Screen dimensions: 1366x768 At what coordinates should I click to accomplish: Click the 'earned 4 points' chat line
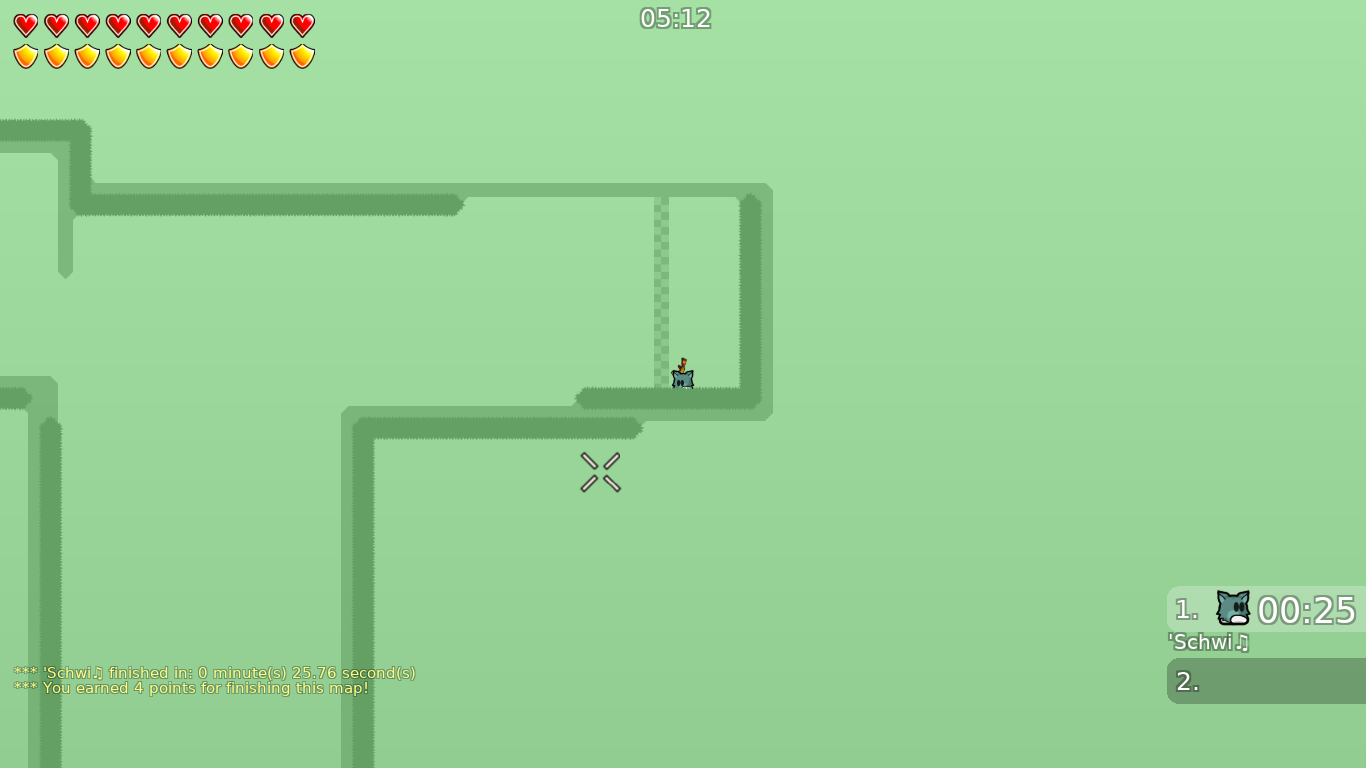coord(190,688)
